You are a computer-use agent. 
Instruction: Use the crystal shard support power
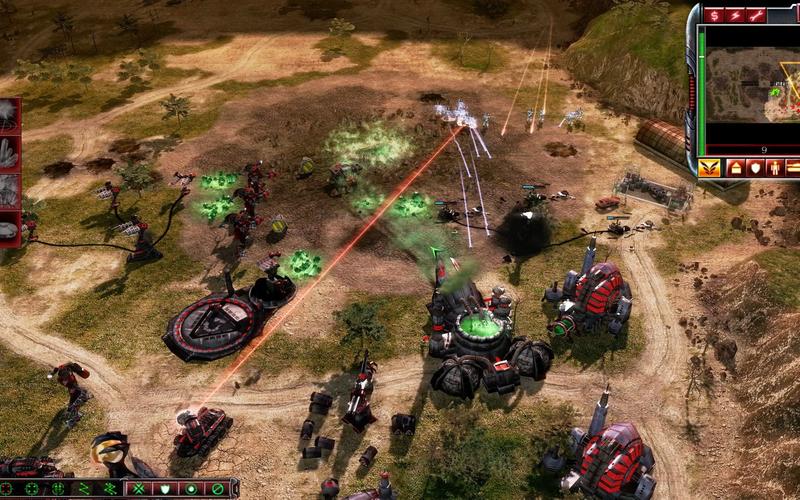[x=8, y=152]
